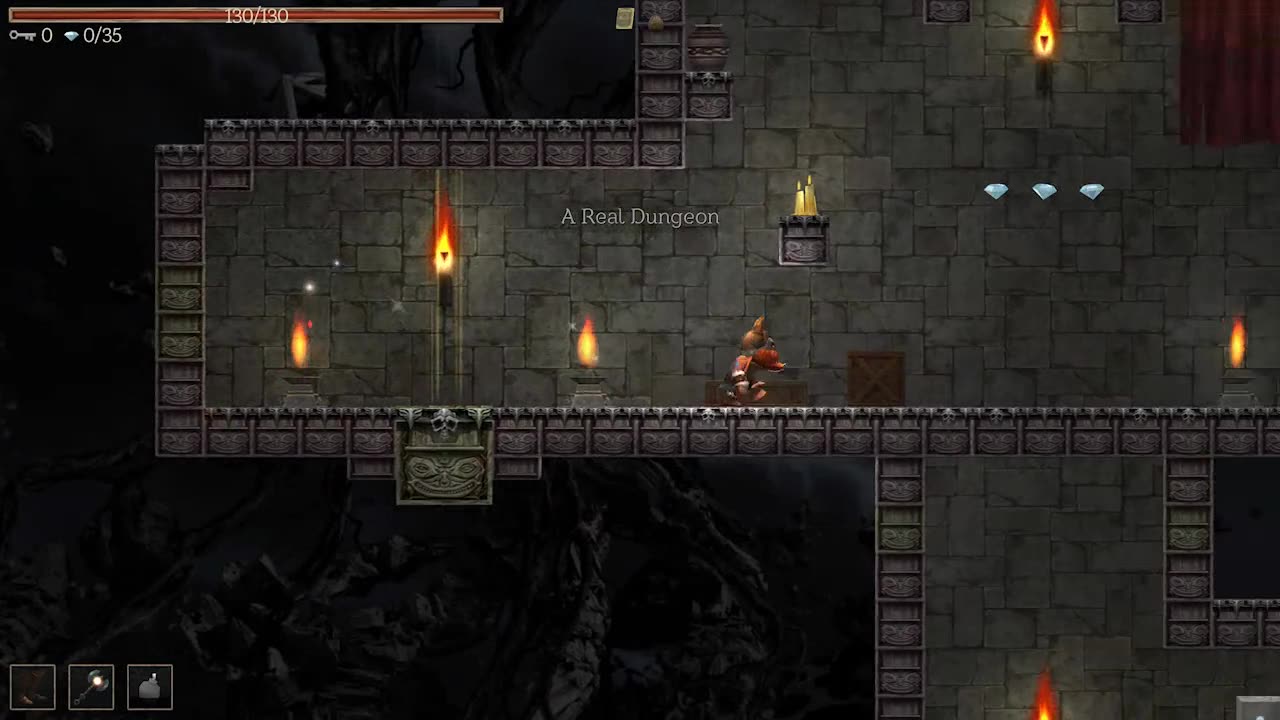Select the glowing orb staff slot

click(91, 687)
